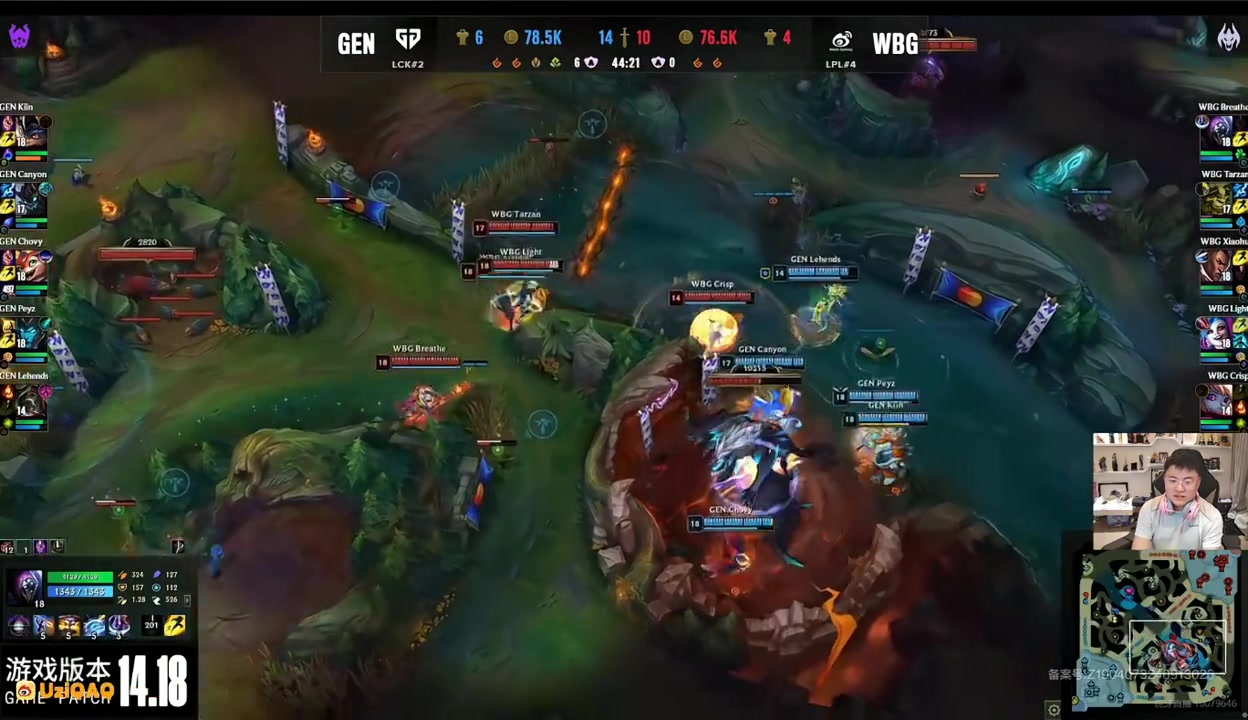Viewport: 1248px width, 720px height.
Task: Open the gear icon beside the minimap
Action: coord(1053,709)
